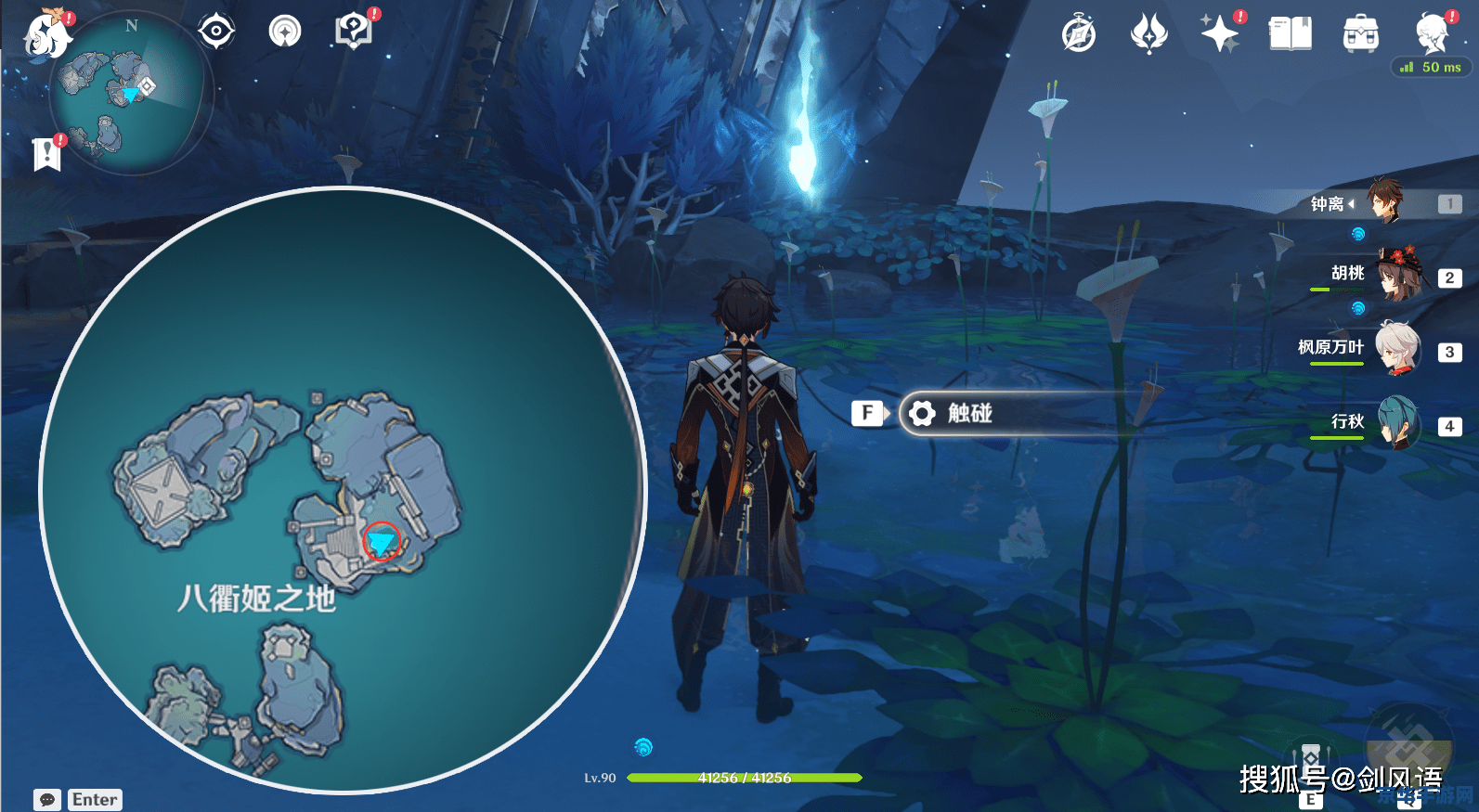Open the Wish star icon
The width and height of the screenshot is (1479, 812).
click(x=1219, y=34)
